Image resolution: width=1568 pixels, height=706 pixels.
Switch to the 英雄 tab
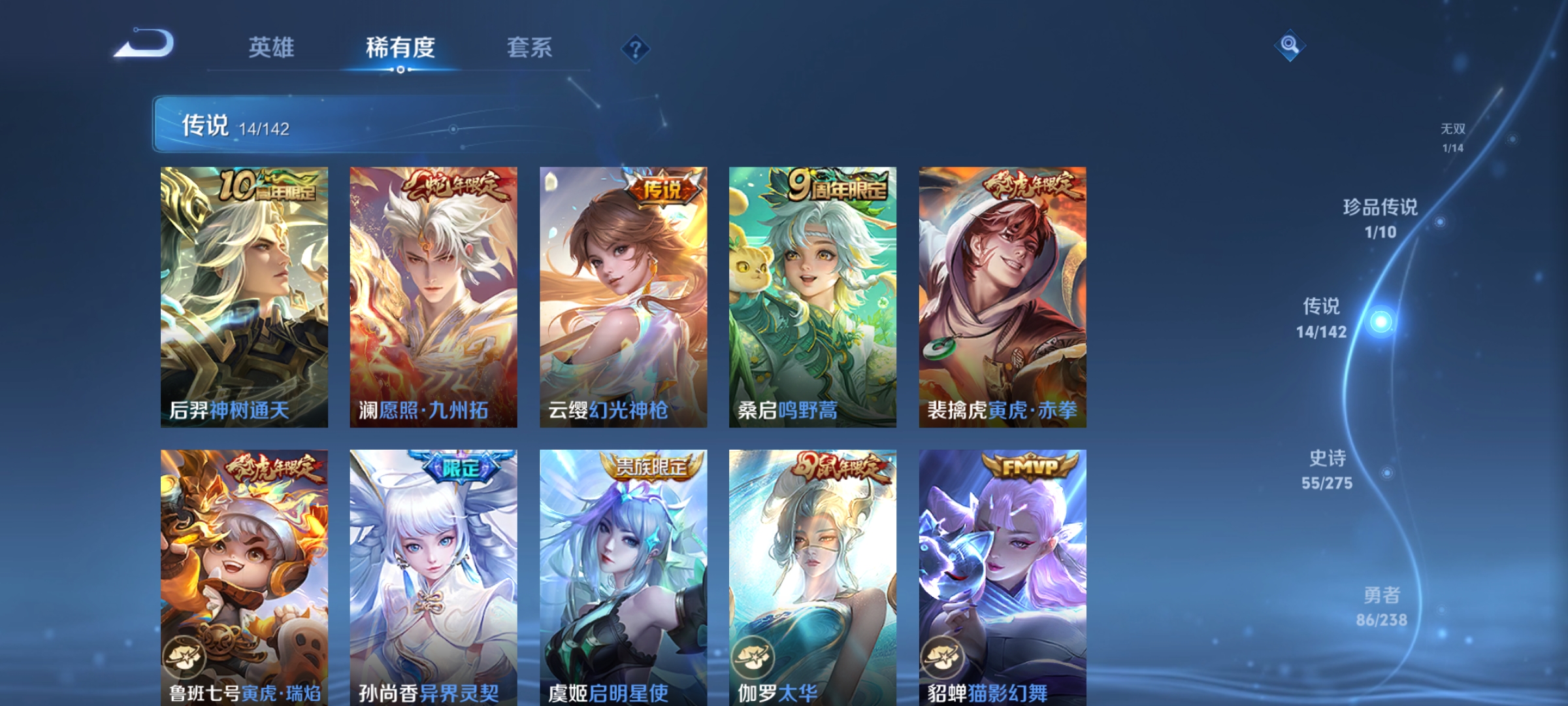point(272,47)
